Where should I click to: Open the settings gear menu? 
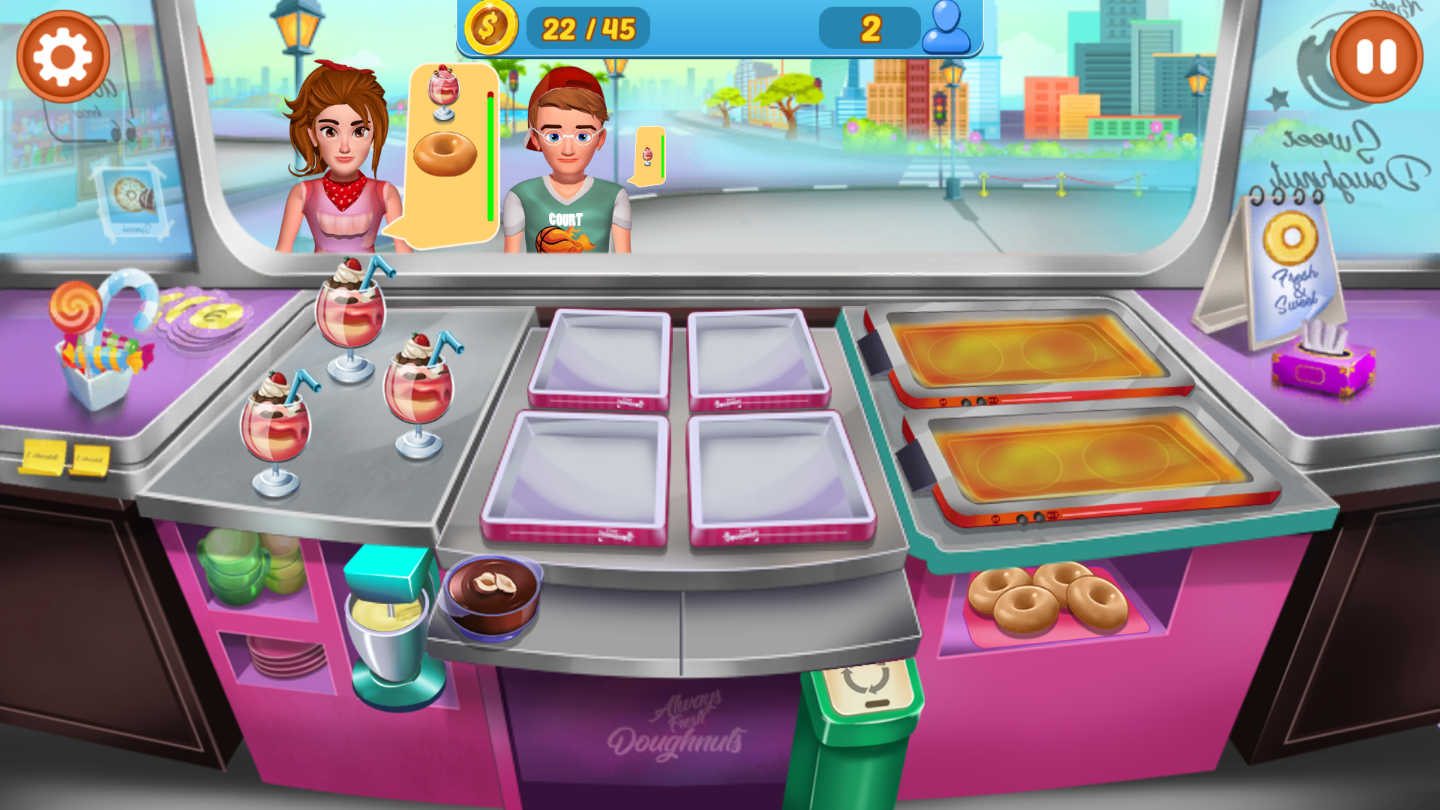pyautogui.click(x=62, y=56)
